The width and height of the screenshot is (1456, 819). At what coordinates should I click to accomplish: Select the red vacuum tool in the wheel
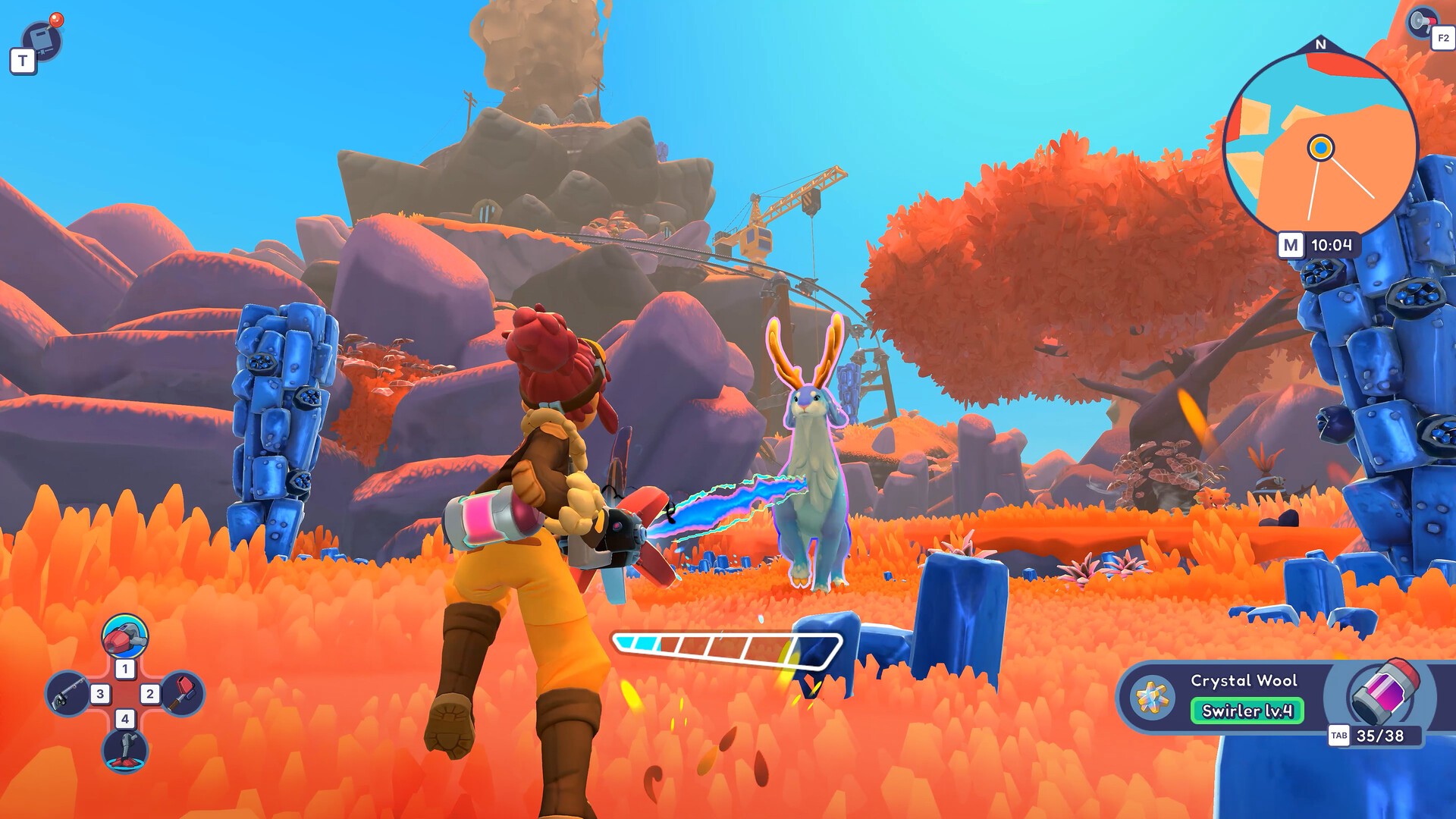pos(125,637)
